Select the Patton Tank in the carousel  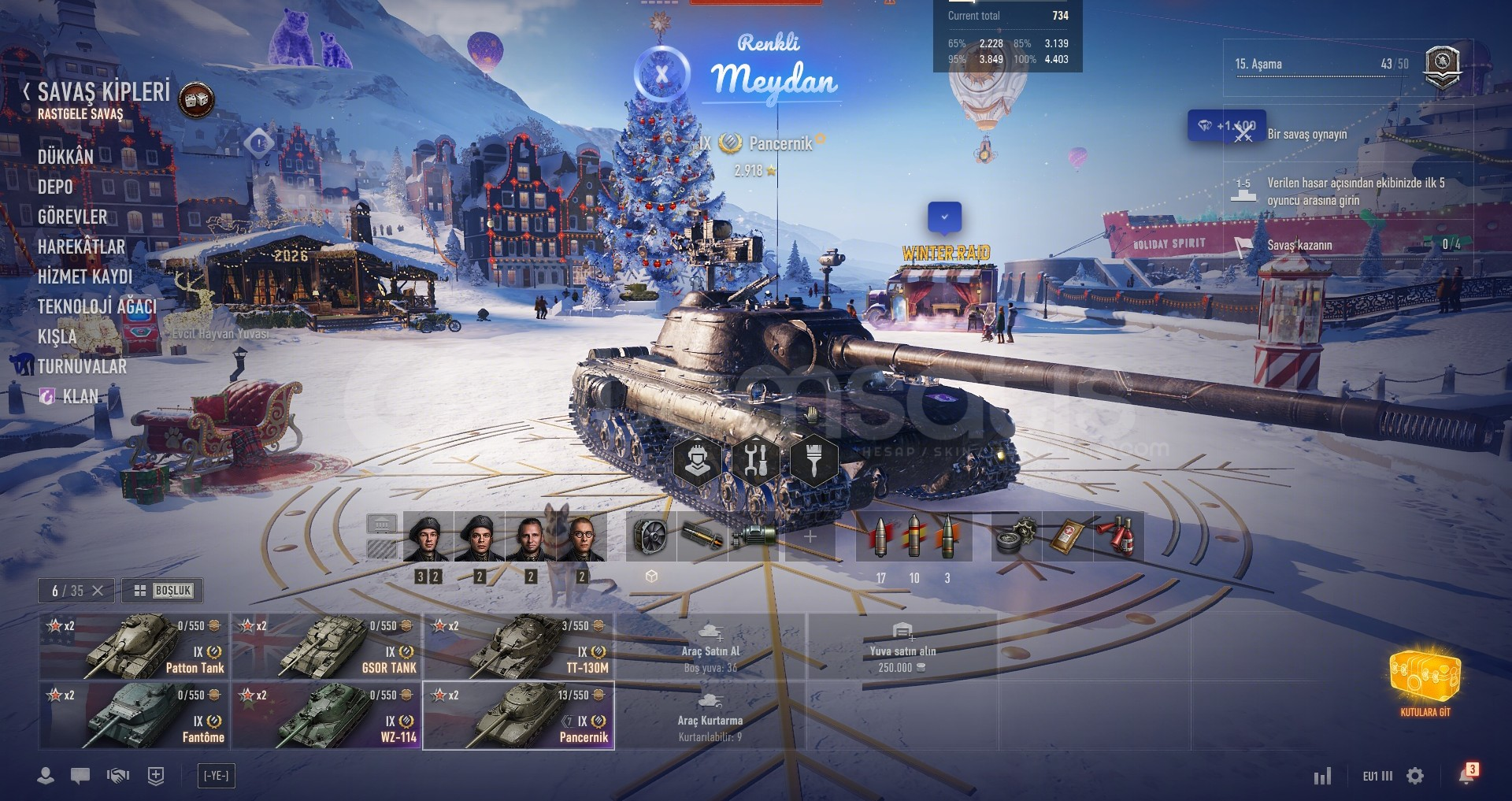tap(134, 647)
